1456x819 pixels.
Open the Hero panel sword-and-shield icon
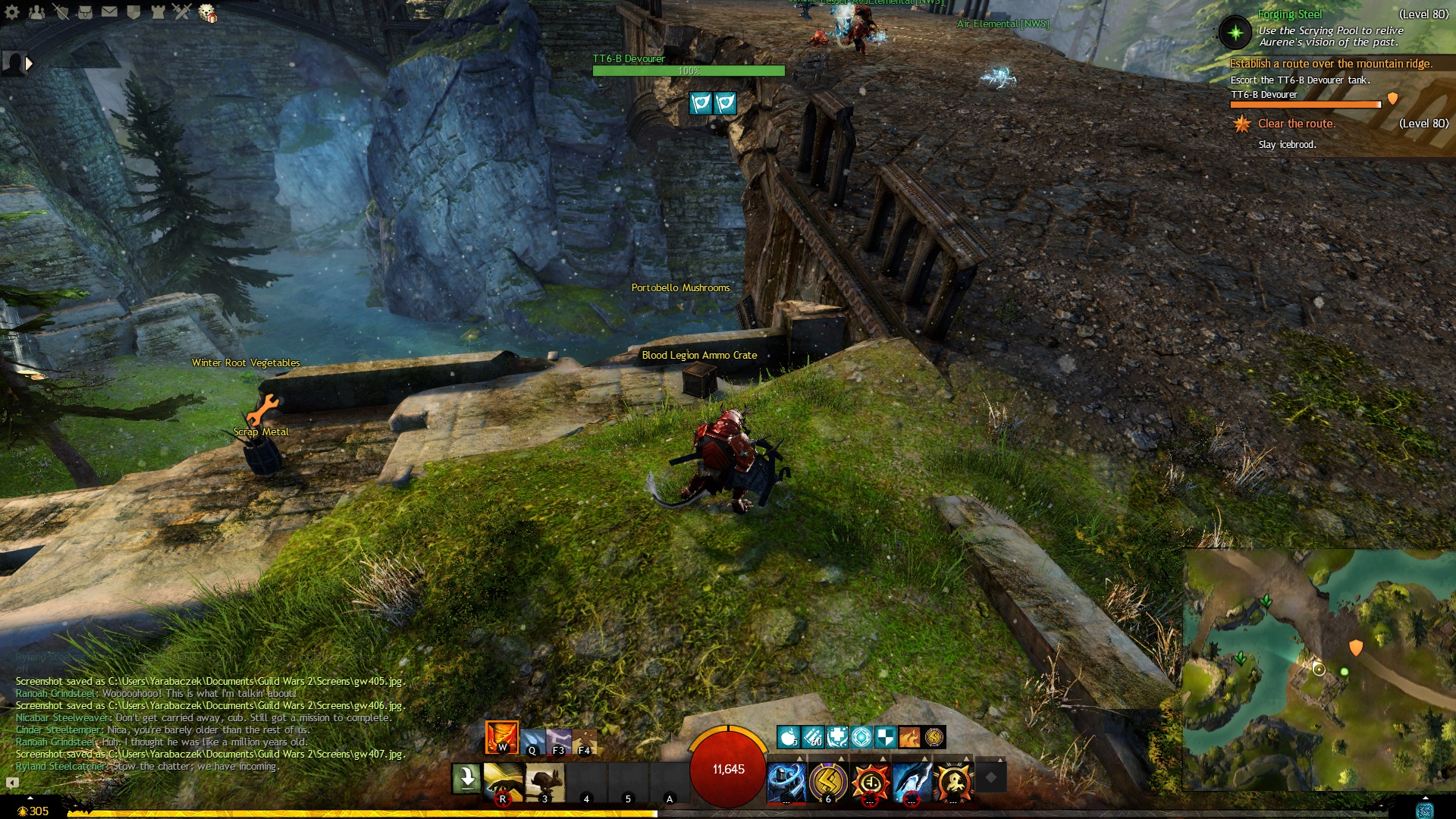61,12
